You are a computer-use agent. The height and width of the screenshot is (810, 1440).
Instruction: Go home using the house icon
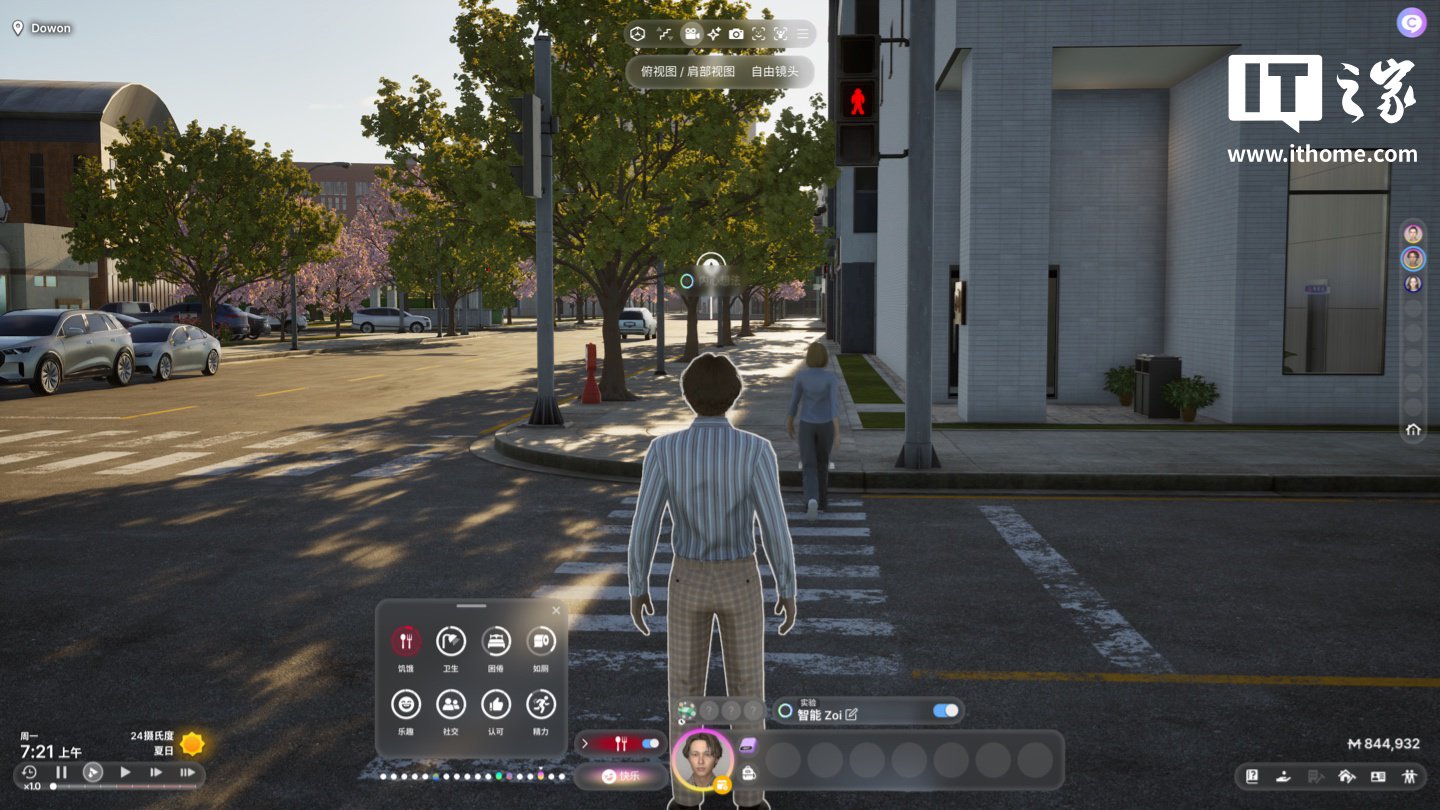[x=1413, y=430]
